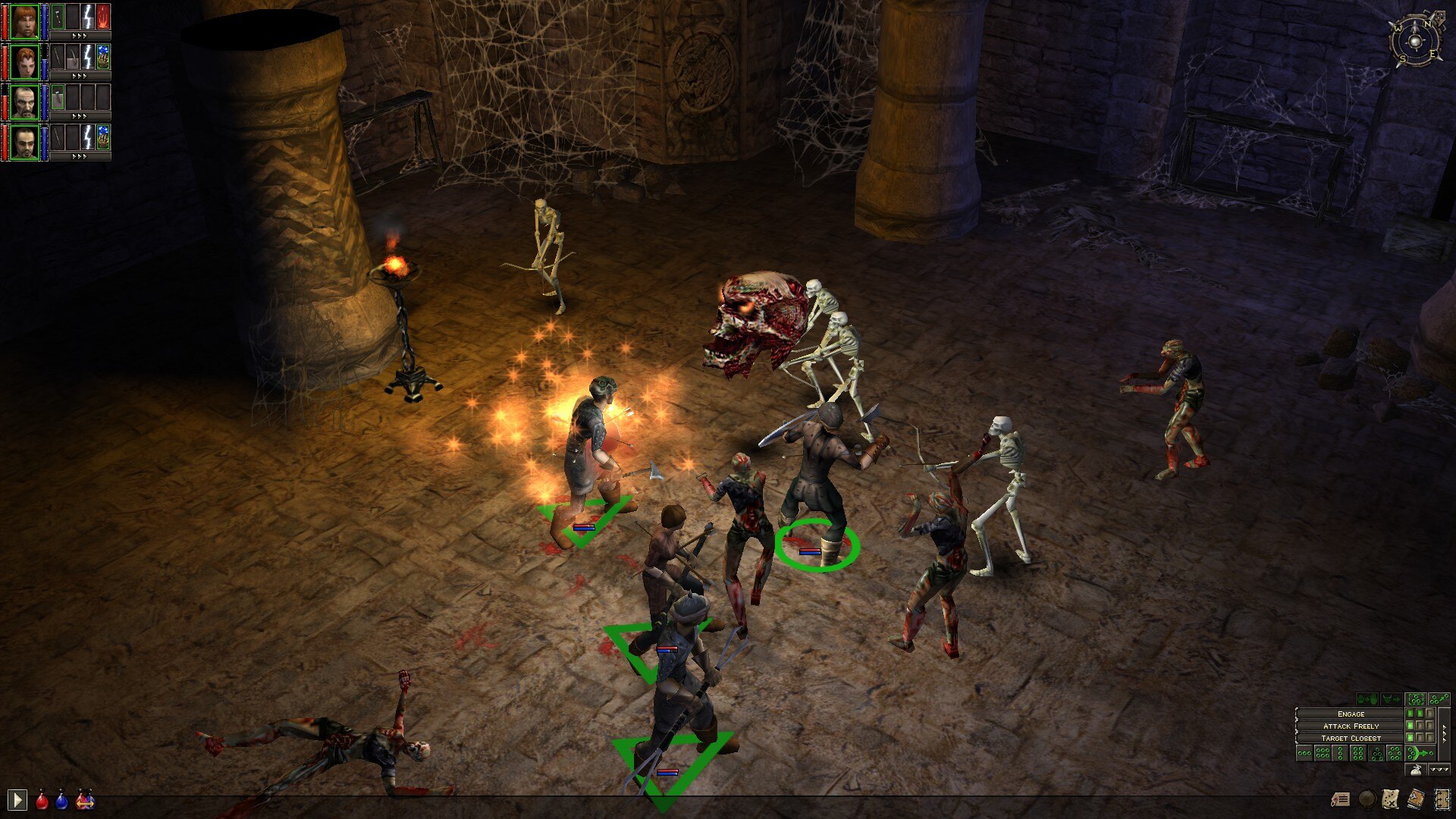Image resolution: width=1456 pixels, height=819 pixels.
Task: Drink a red health potion
Action: click(x=42, y=800)
